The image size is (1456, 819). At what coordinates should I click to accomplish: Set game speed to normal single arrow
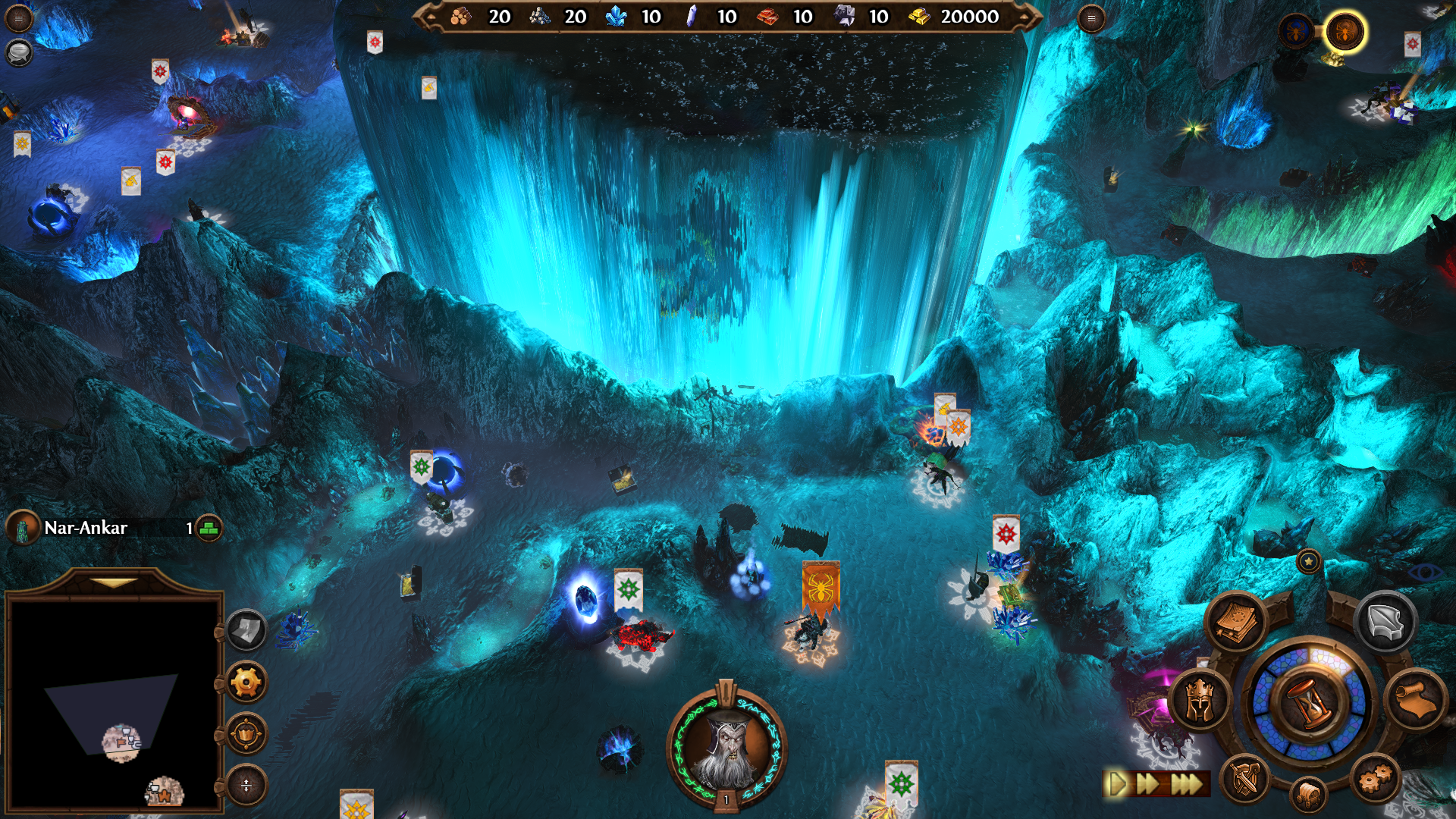(1117, 783)
